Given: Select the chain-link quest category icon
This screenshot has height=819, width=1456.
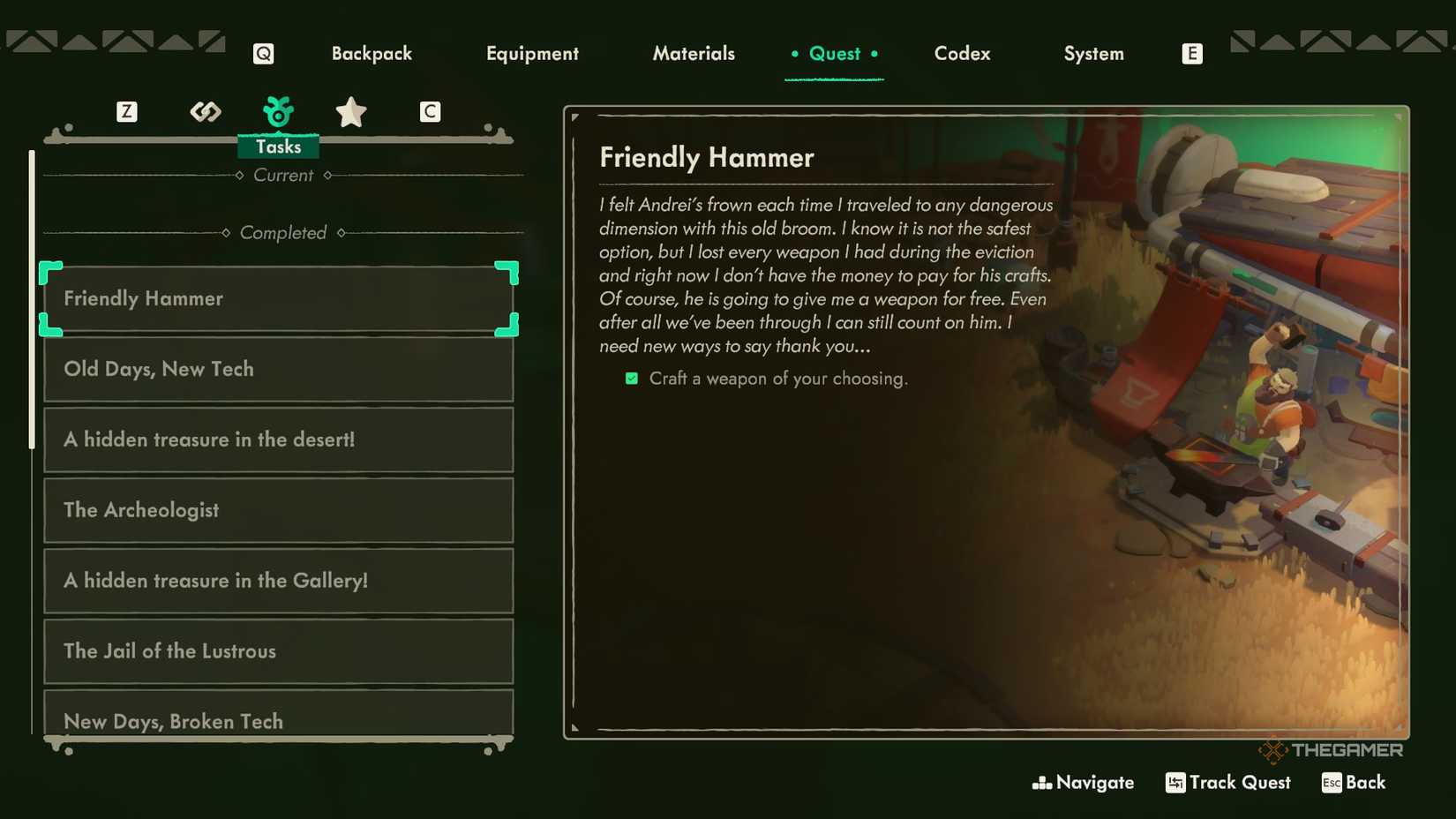Looking at the screenshot, I should pyautogui.click(x=205, y=112).
